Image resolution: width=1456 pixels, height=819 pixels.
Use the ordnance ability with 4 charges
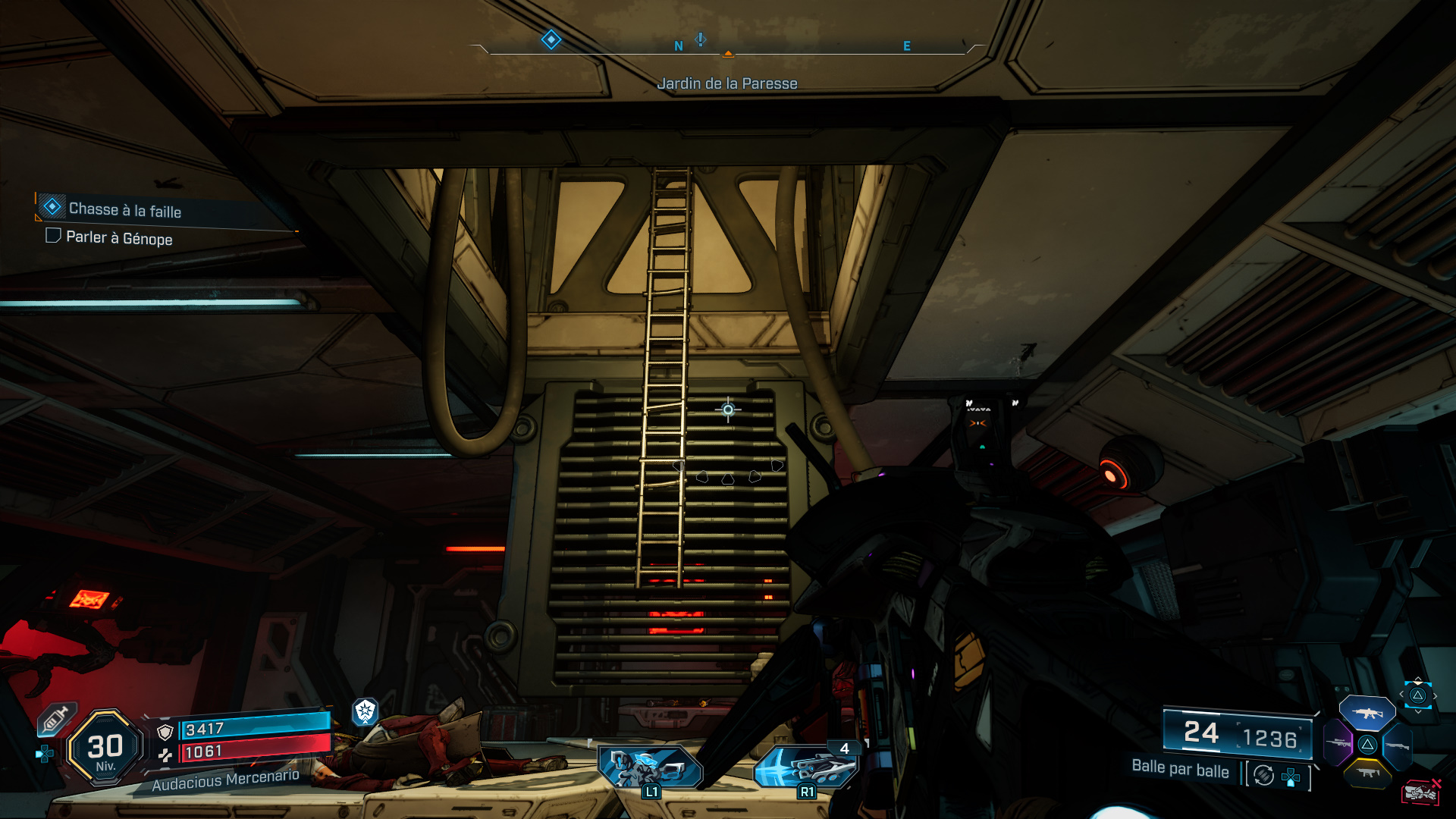click(x=806, y=767)
